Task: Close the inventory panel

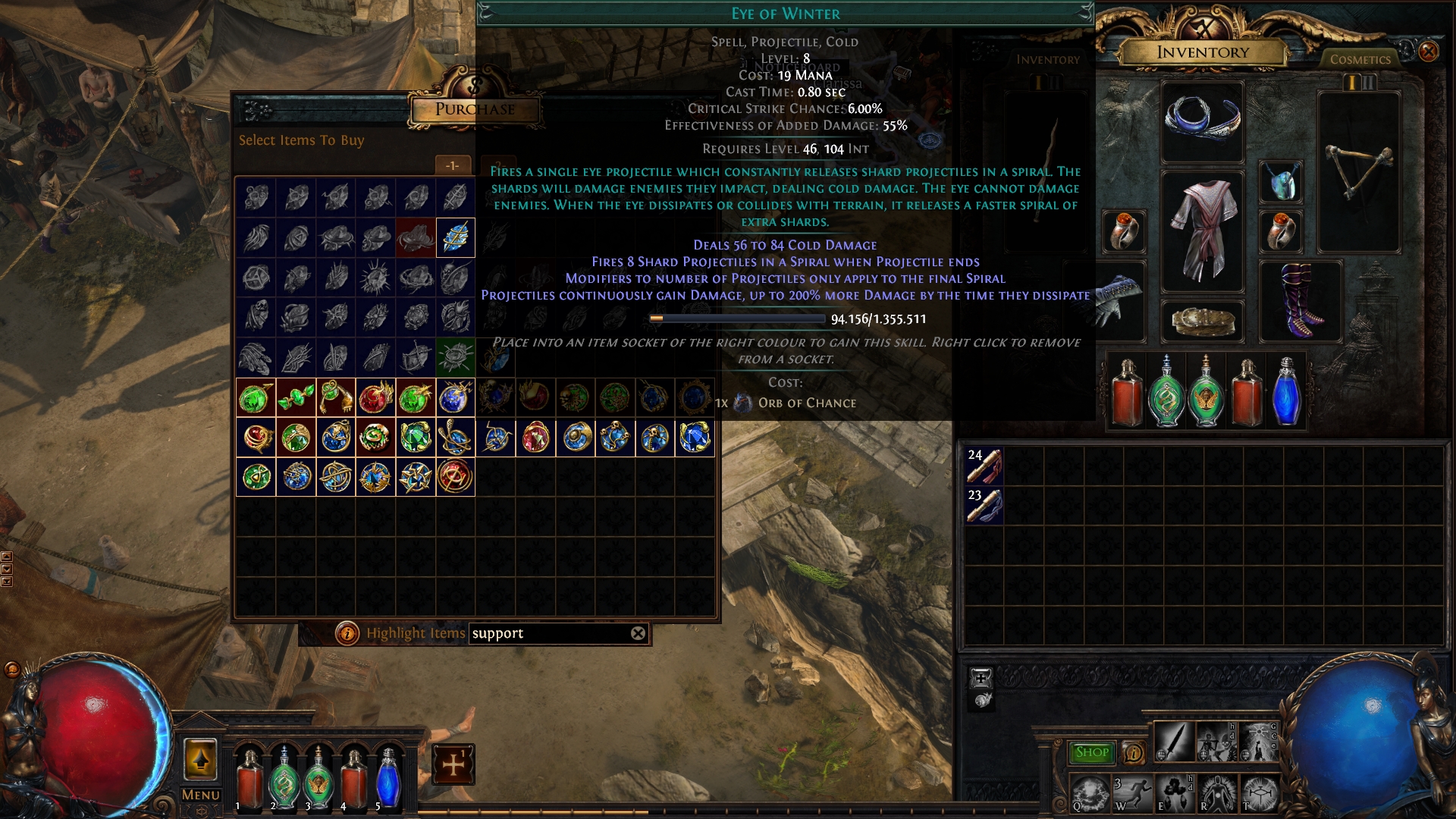Action: (x=1428, y=52)
